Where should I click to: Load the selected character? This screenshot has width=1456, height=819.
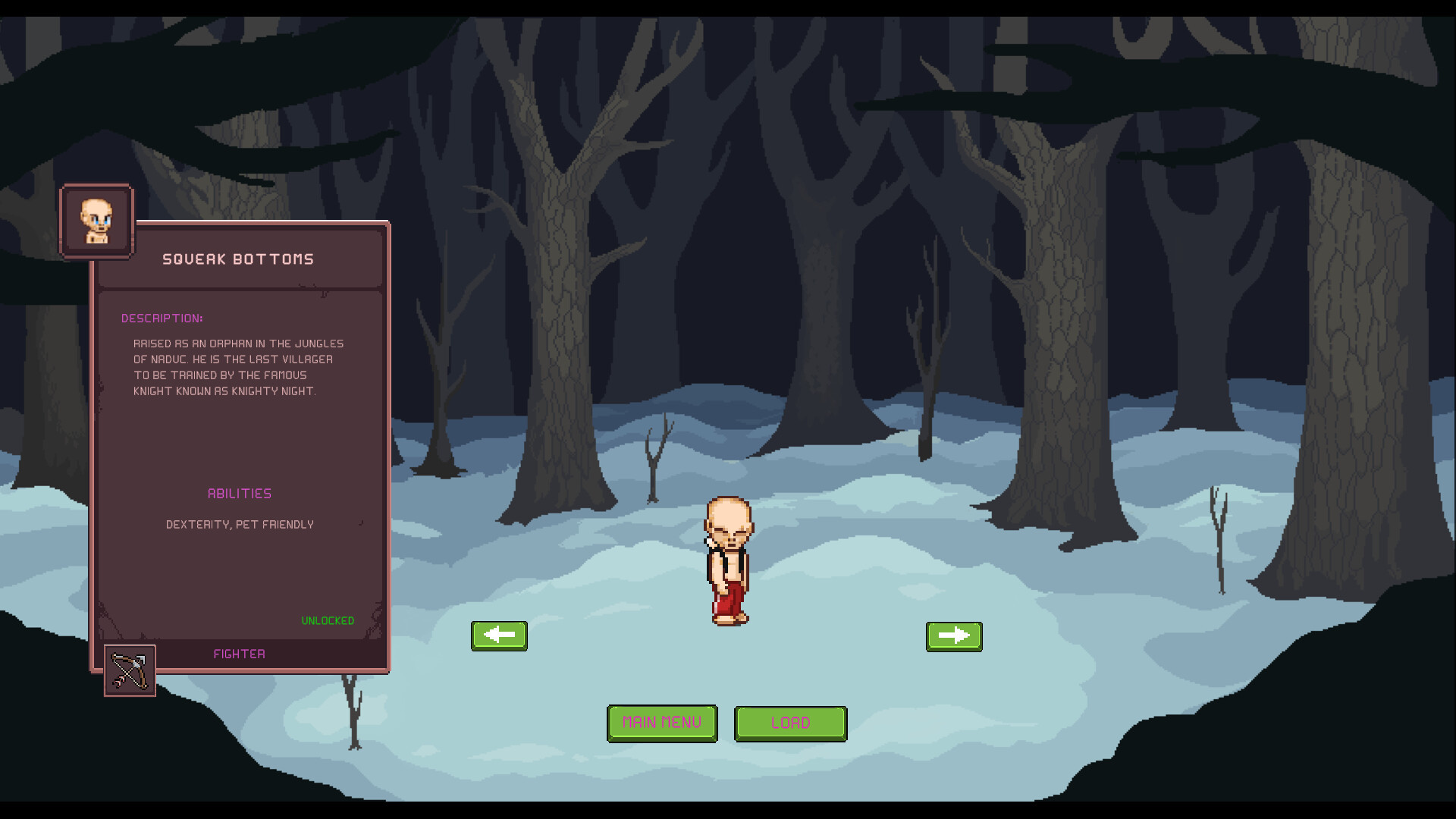point(790,723)
